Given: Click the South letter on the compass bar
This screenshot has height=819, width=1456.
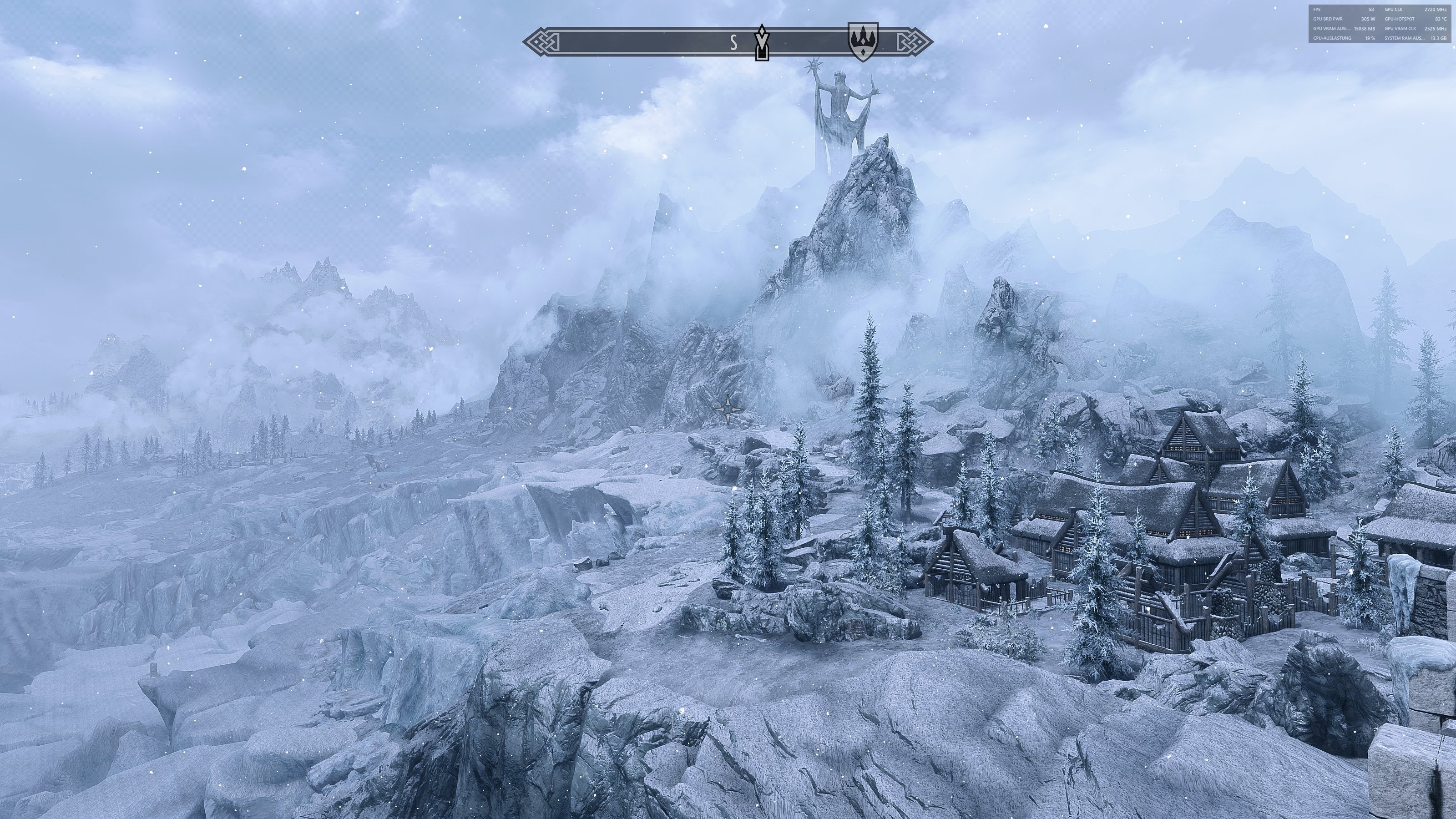Looking at the screenshot, I should coord(733,43).
